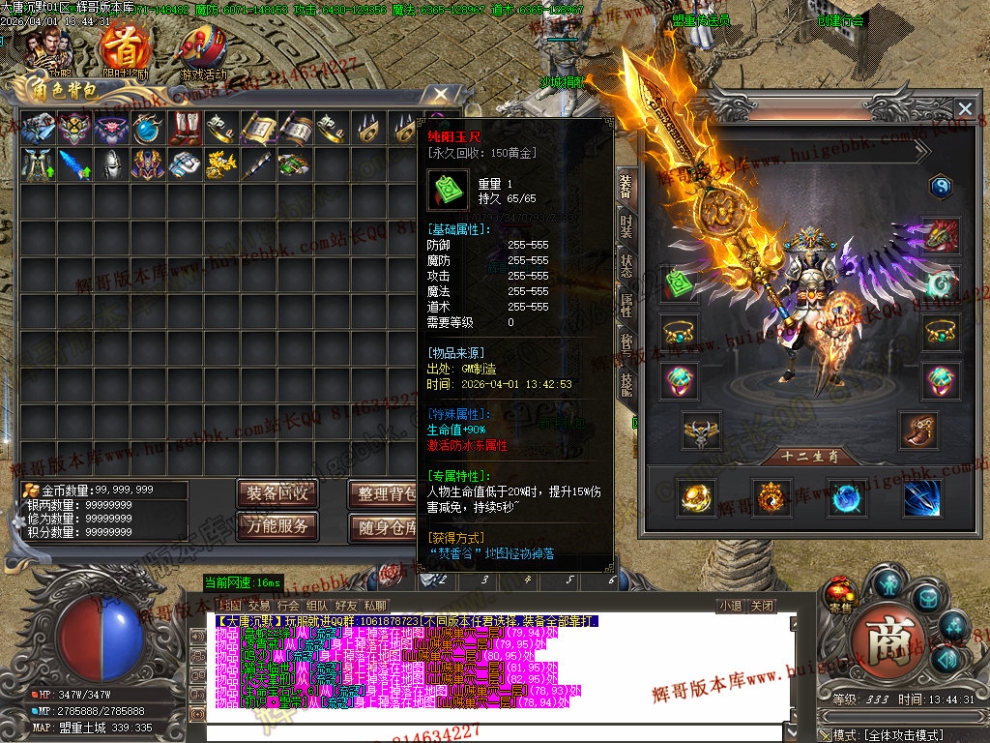This screenshot has height=743, width=990.
Task: Close the character backpack window
Action: coord(440,95)
